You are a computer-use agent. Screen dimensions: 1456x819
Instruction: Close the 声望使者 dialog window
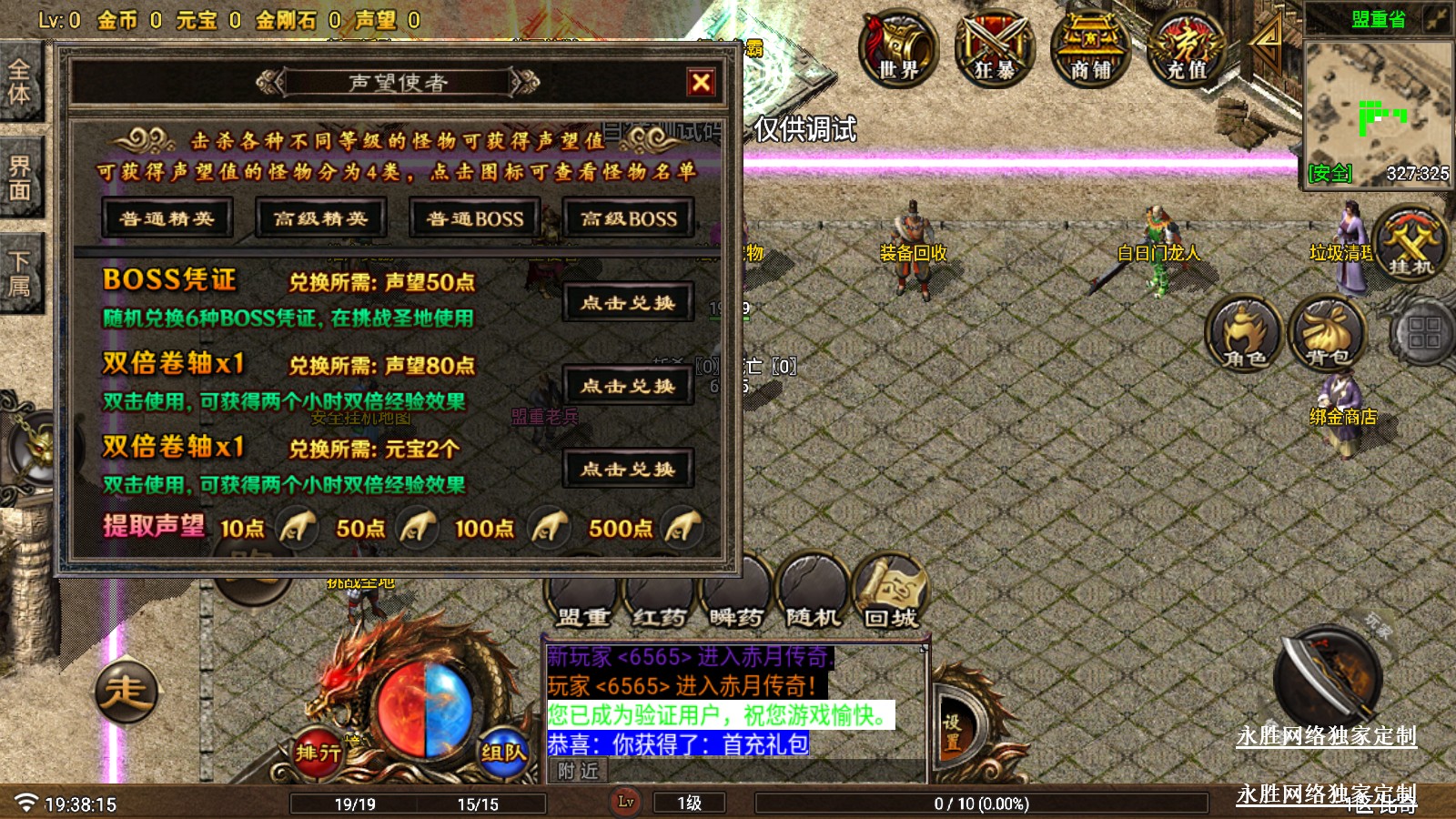pos(701,83)
